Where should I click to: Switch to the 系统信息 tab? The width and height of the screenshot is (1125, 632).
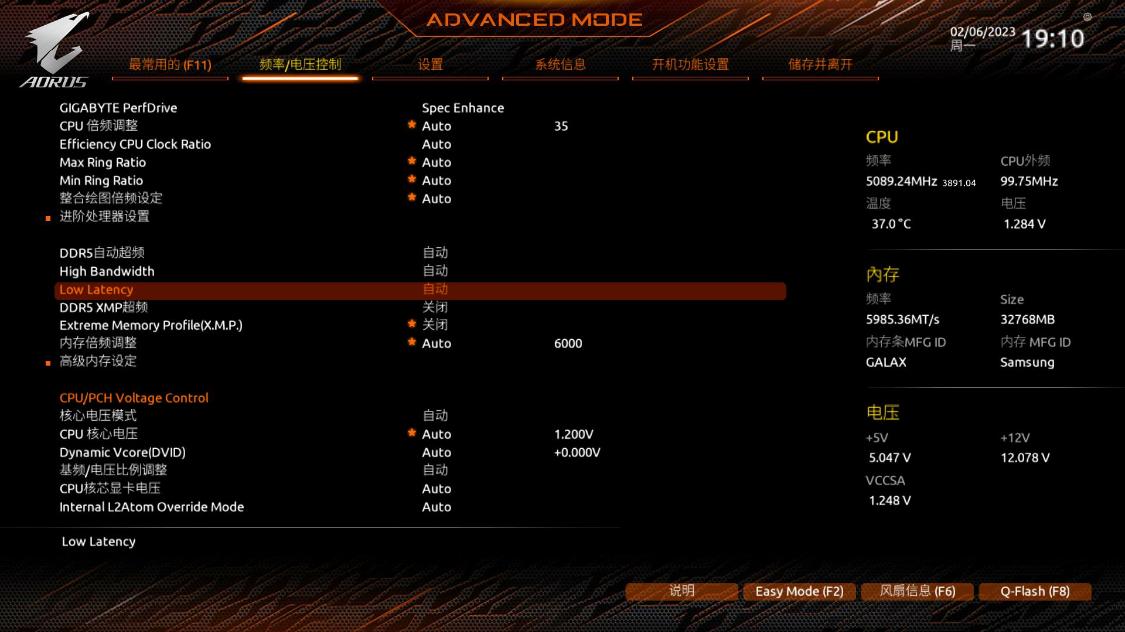(x=560, y=65)
